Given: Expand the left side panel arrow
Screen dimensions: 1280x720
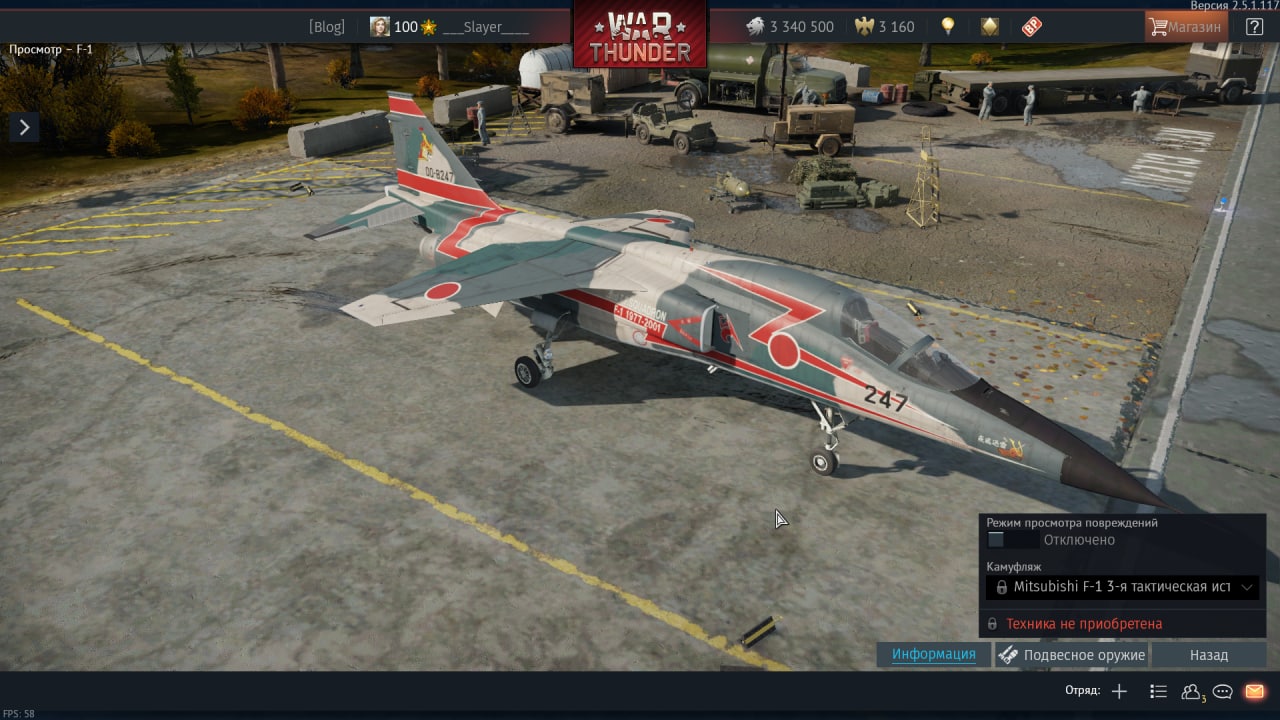Looking at the screenshot, I should [24, 126].
